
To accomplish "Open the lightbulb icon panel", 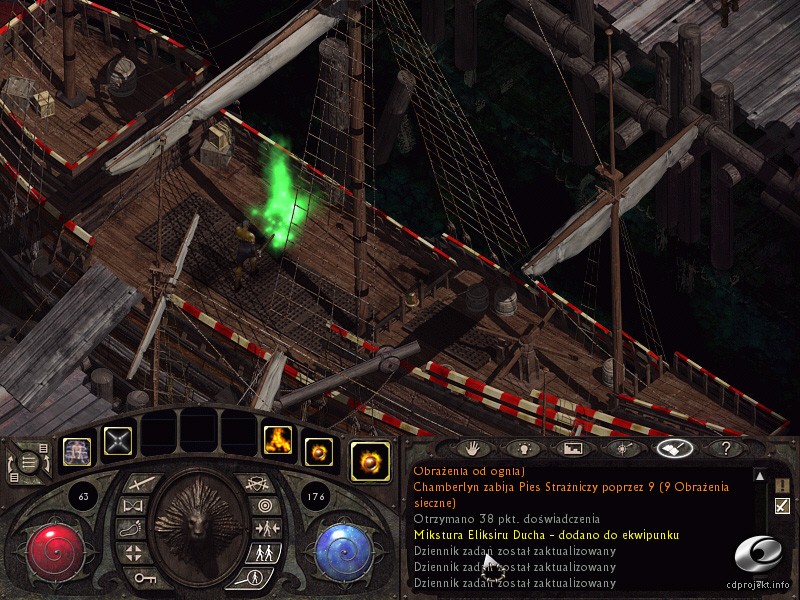I will (x=523, y=449).
